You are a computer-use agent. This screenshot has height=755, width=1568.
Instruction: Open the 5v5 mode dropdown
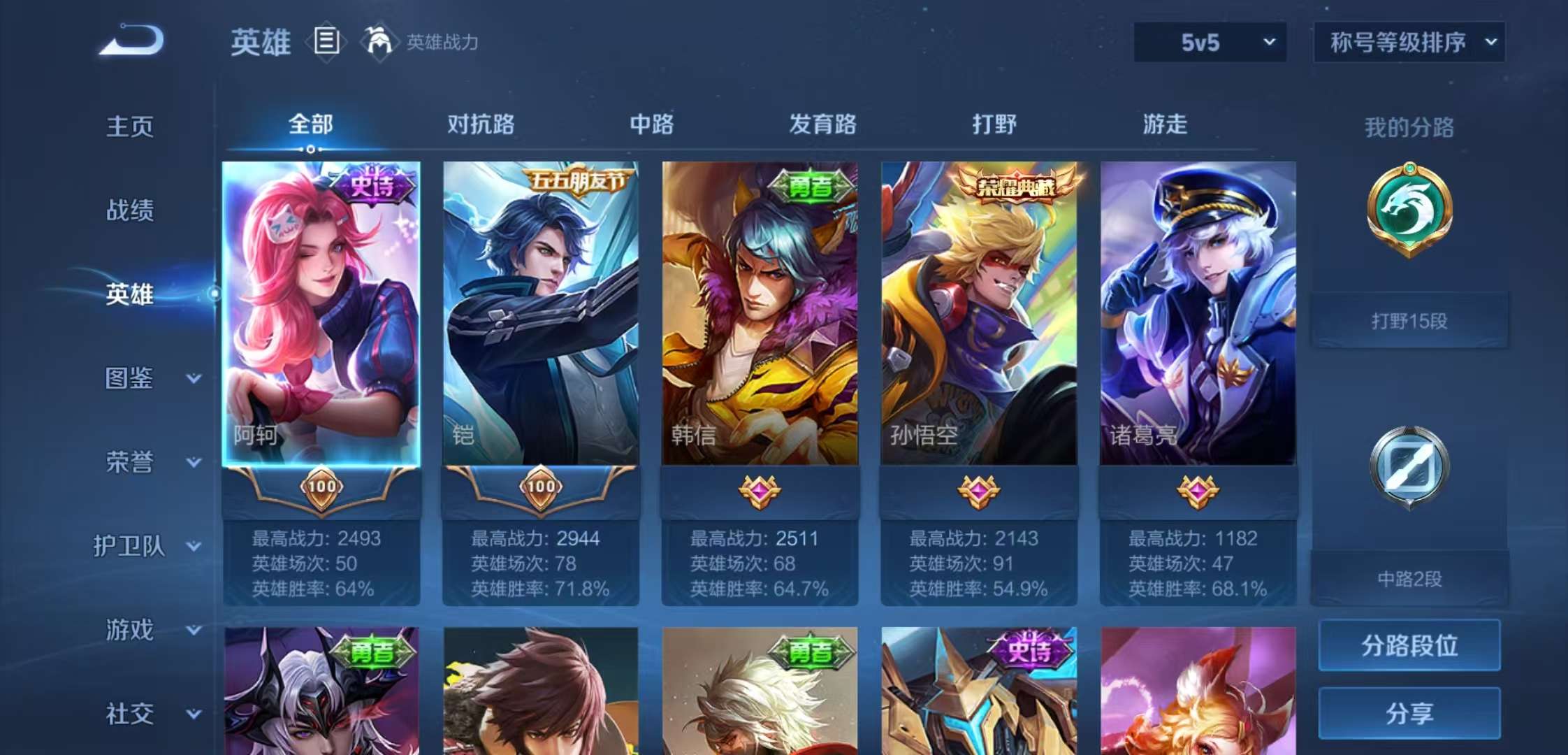point(1209,43)
